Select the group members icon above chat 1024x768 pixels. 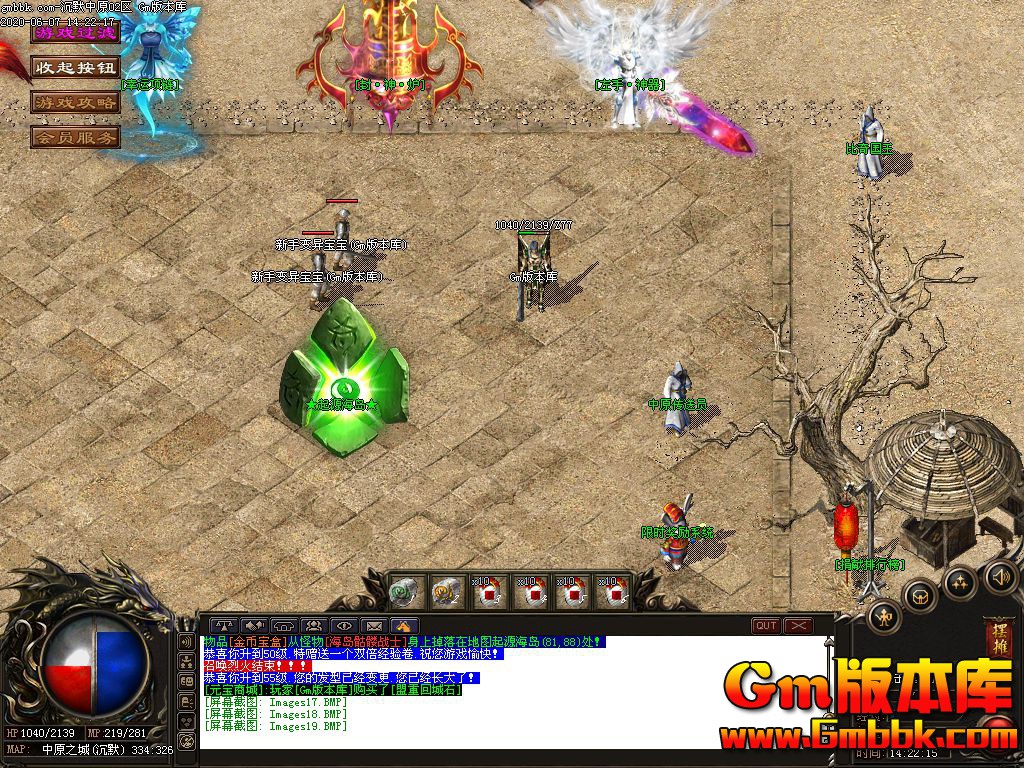[x=313, y=626]
